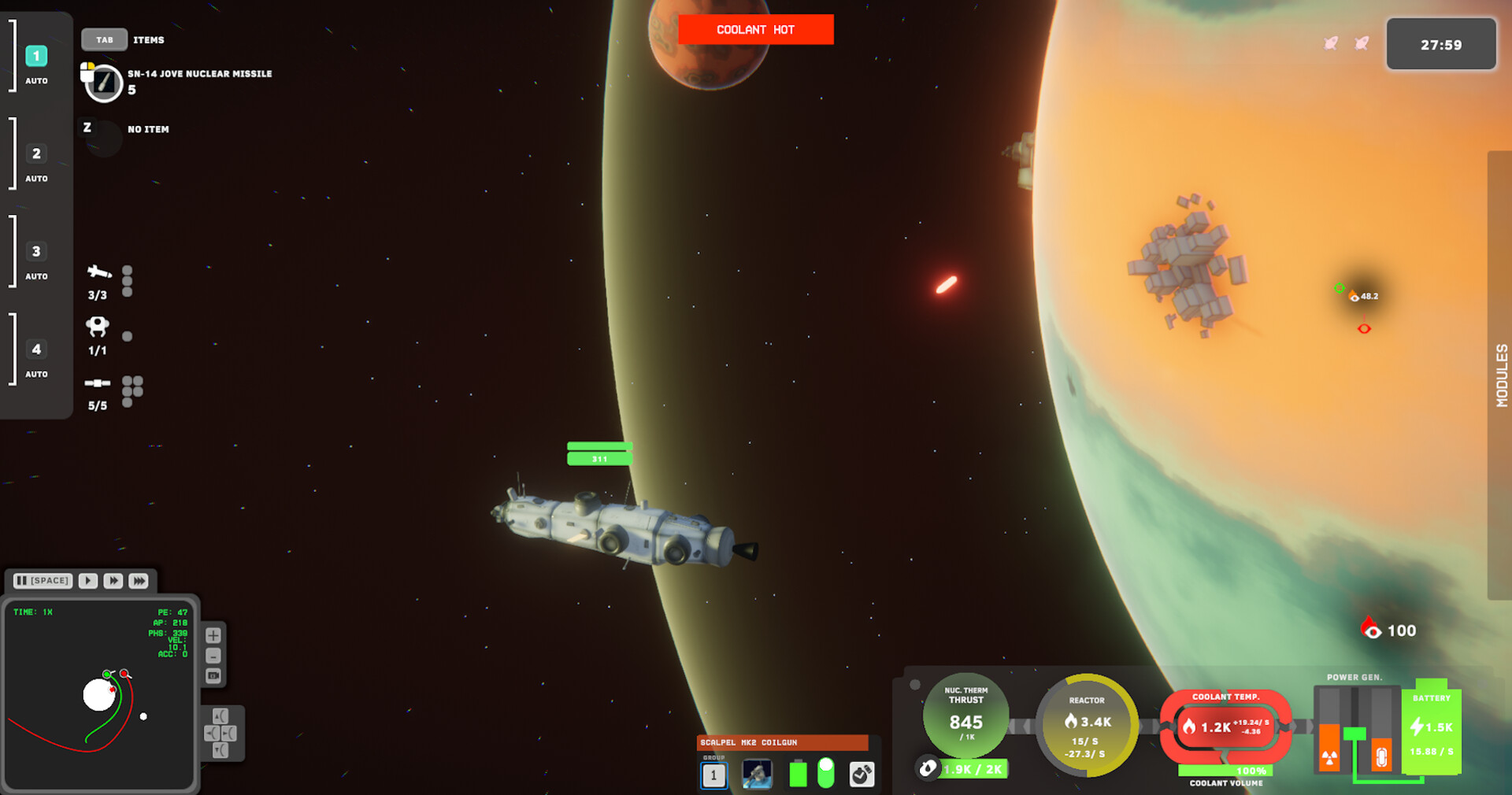Set time to double fast-forward speed

click(113, 581)
